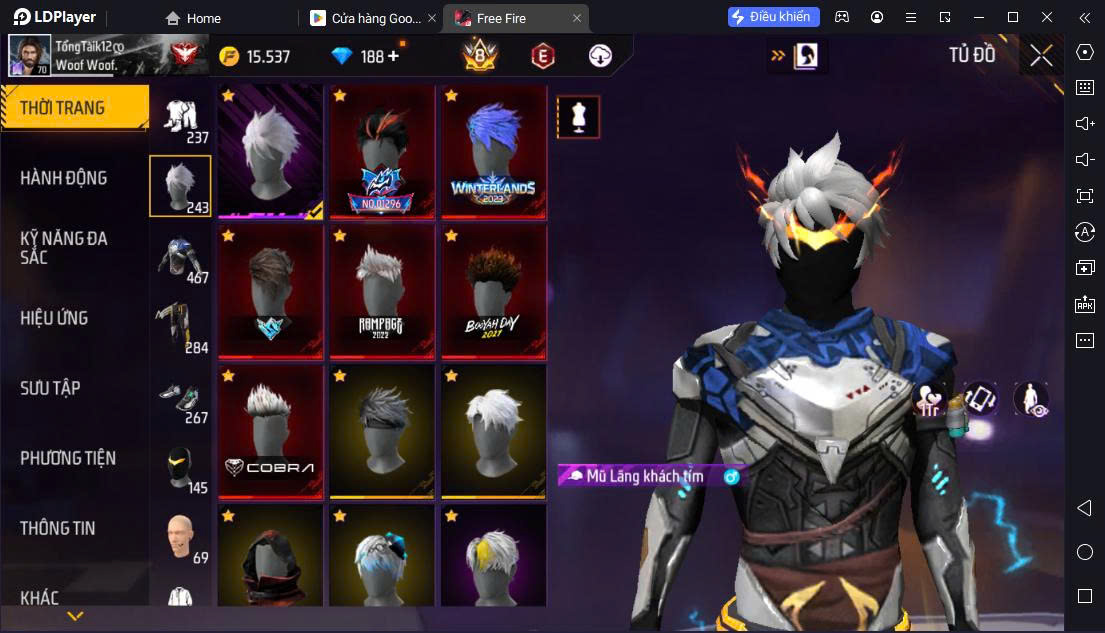
Task: Select the Rampage 2022 white hair
Action: point(381,291)
